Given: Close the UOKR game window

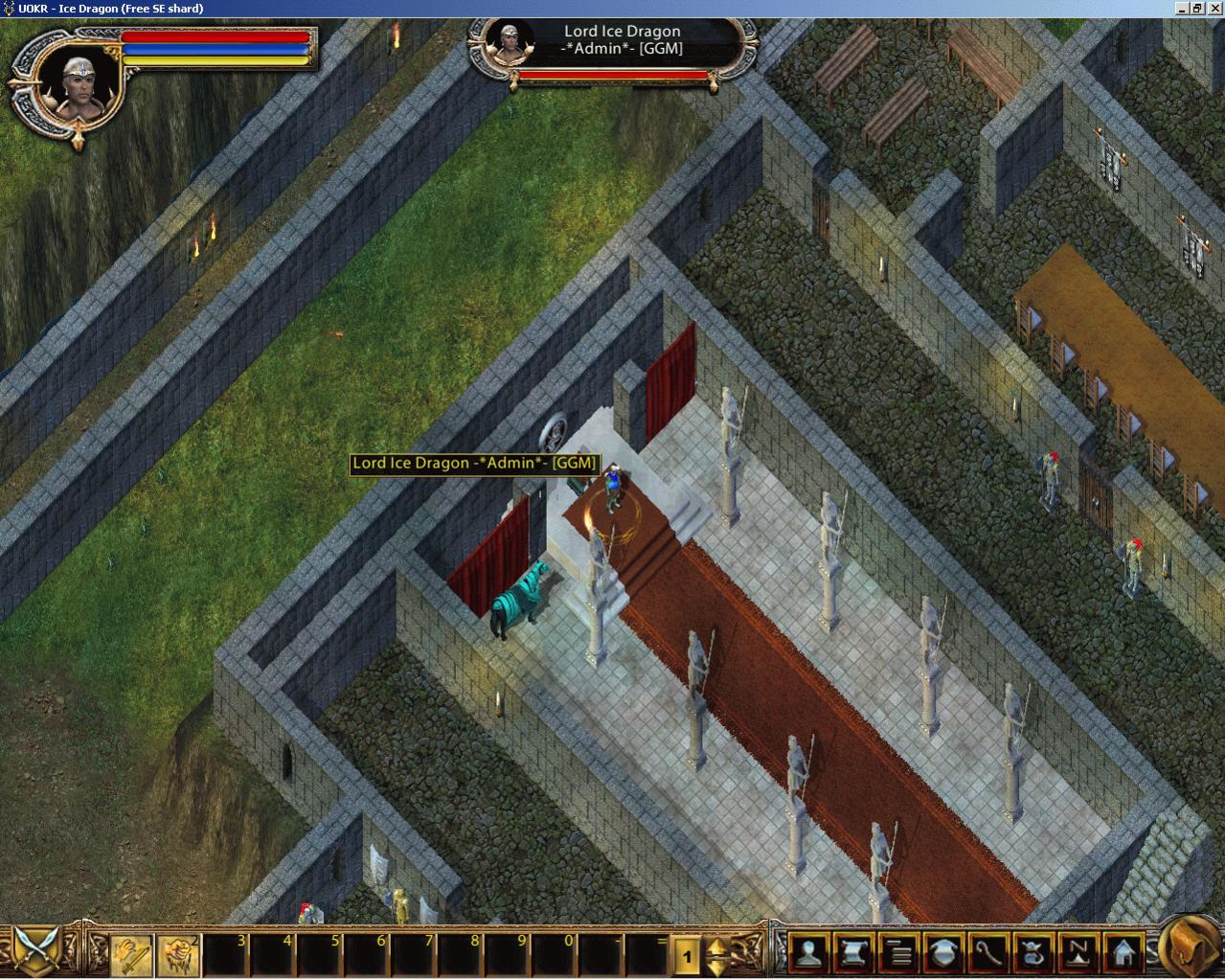Looking at the screenshot, I should [1214, 9].
